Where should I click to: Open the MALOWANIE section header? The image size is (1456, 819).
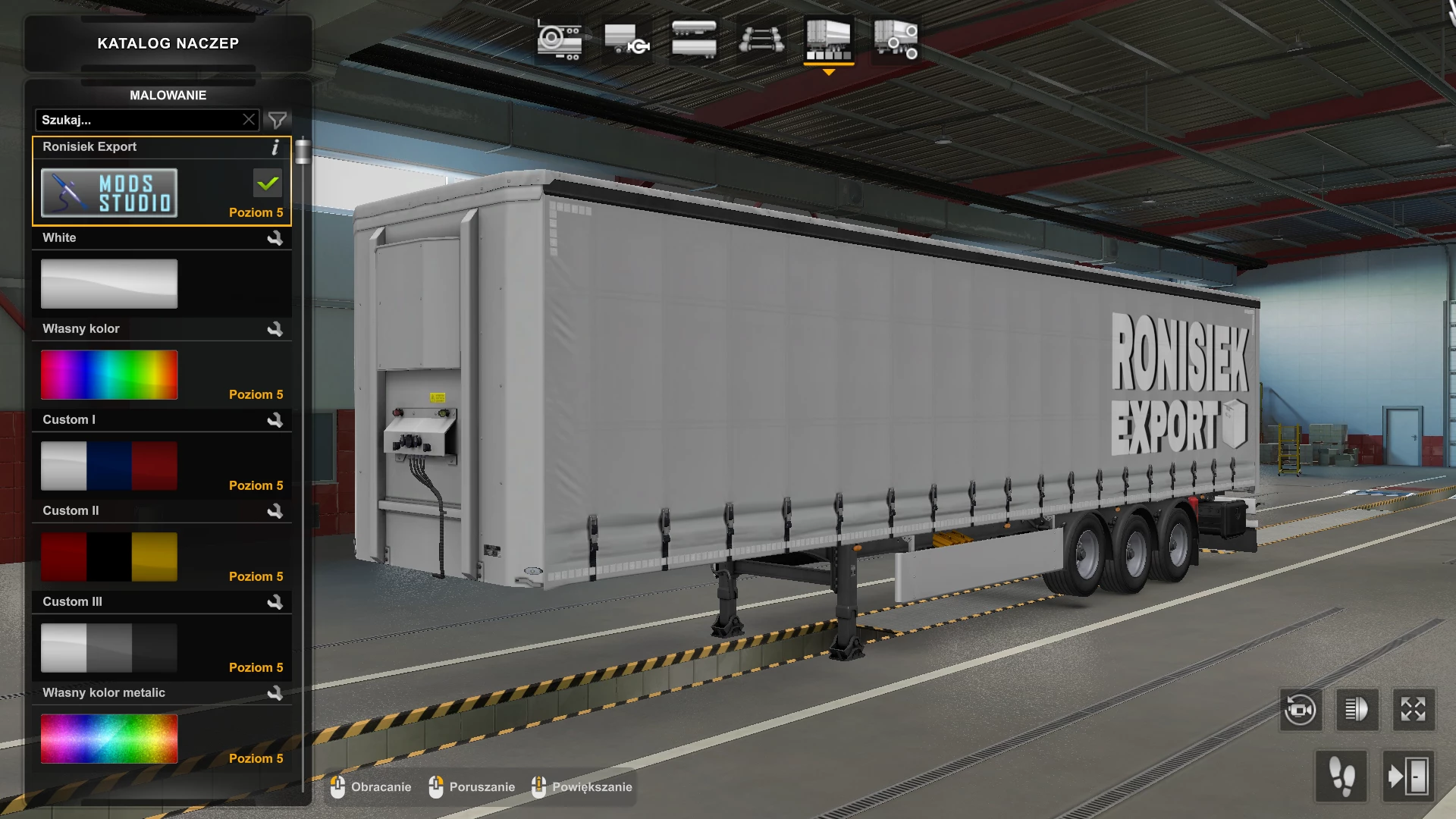pyautogui.click(x=168, y=95)
